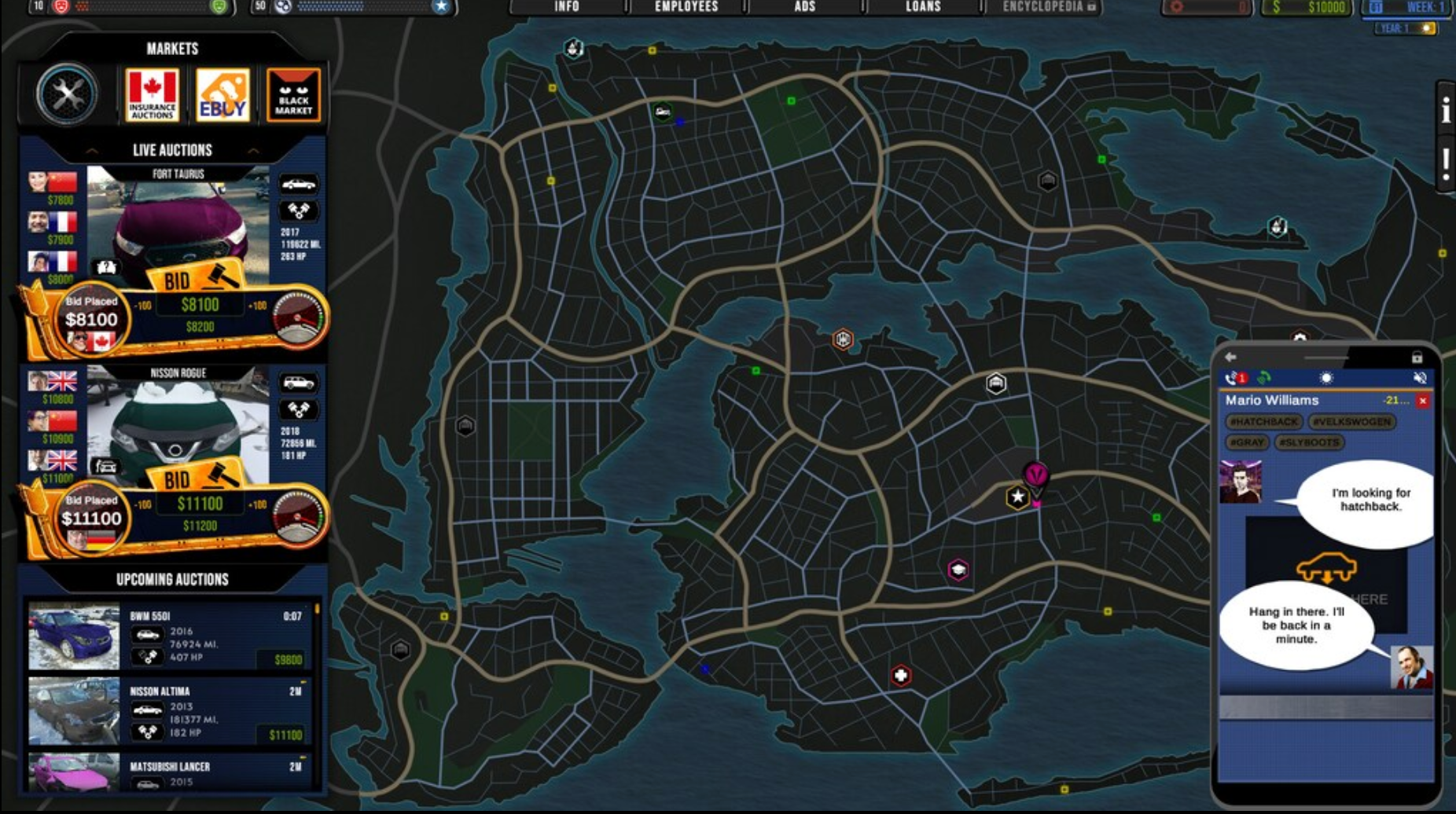Switch to the Ebuy market
The image size is (1456, 814).
tap(222, 95)
